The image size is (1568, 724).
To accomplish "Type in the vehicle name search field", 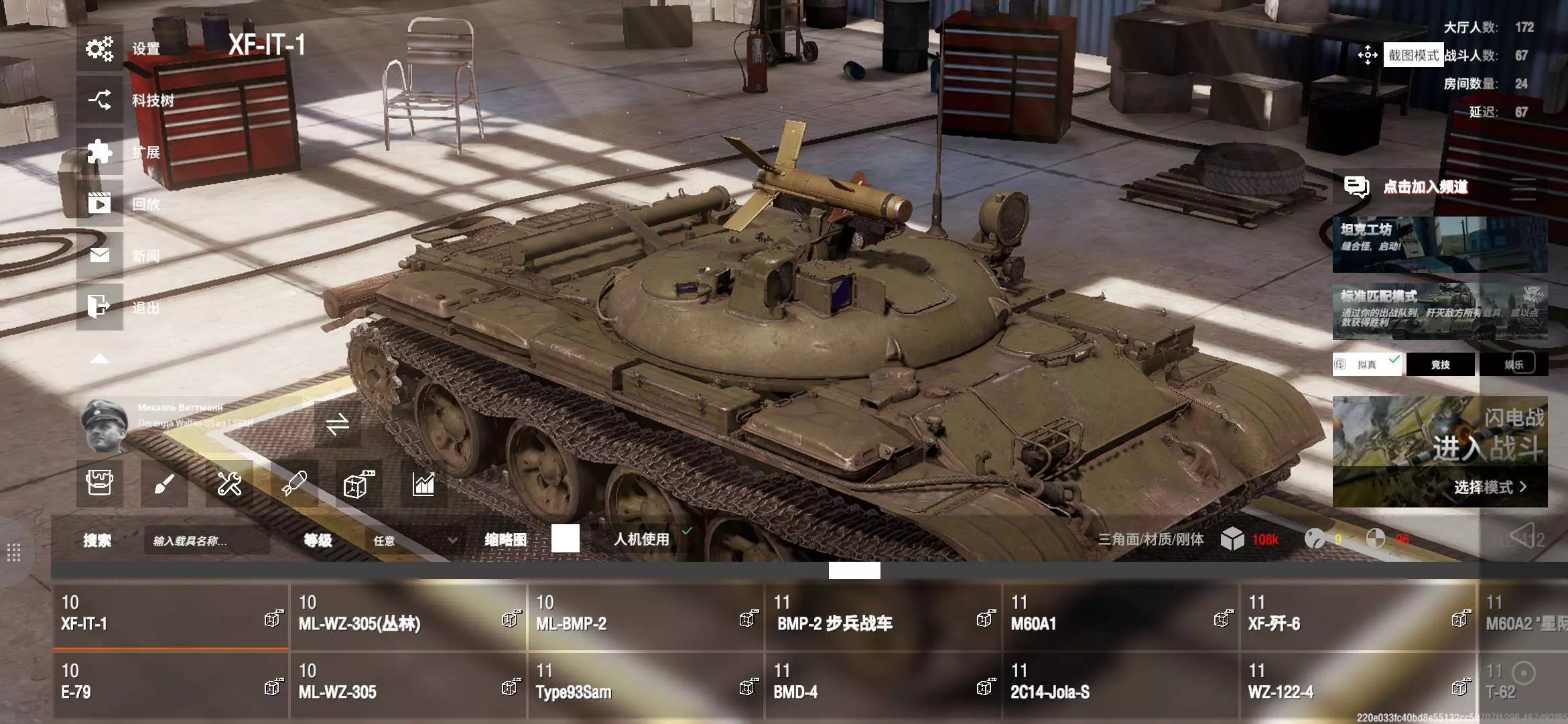I will (x=206, y=540).
